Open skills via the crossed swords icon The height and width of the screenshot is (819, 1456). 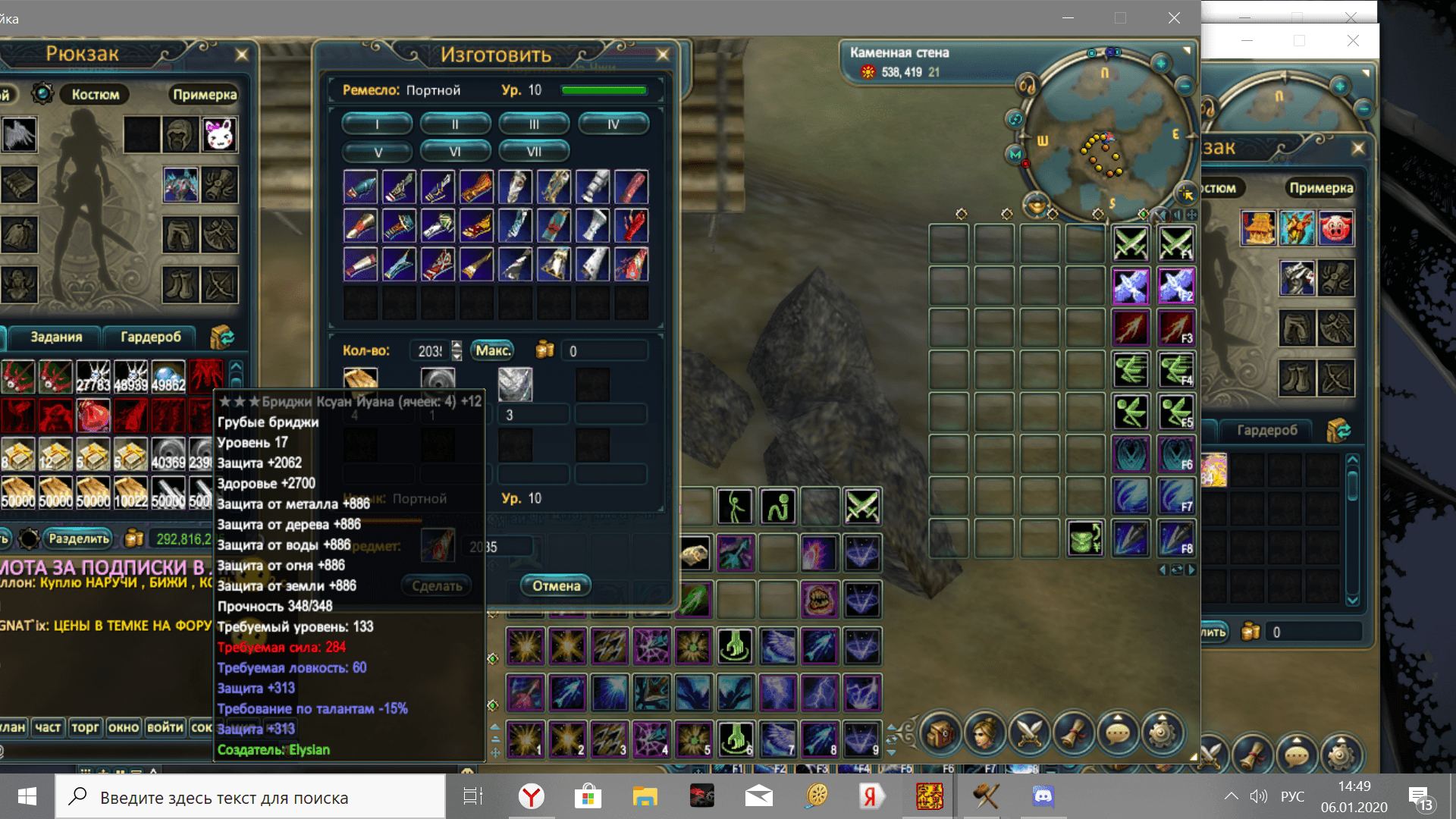coord(1029,732)
